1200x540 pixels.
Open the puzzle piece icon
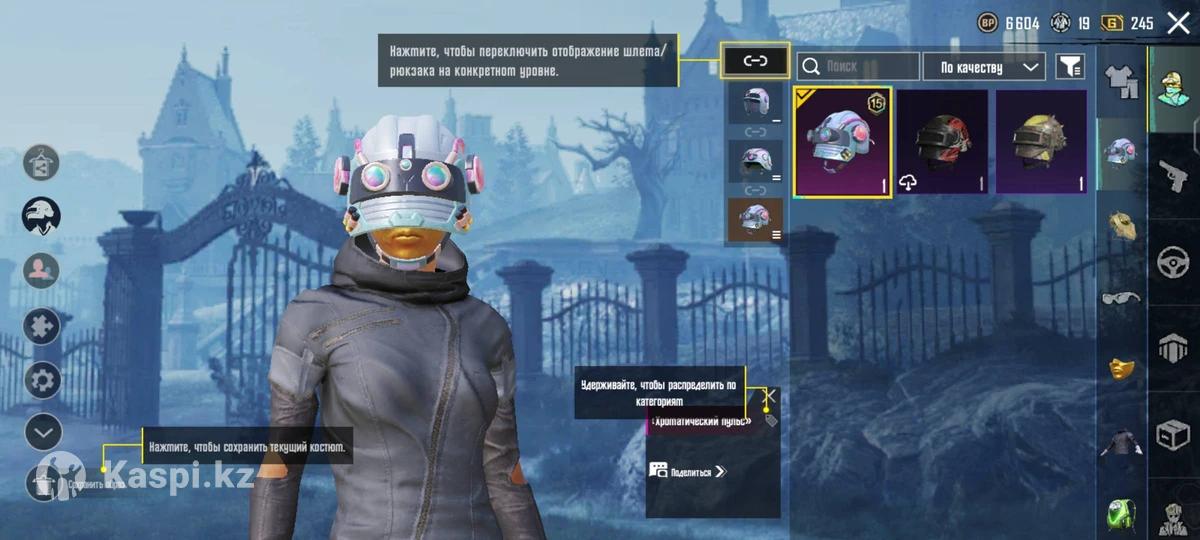coord(42,325)
